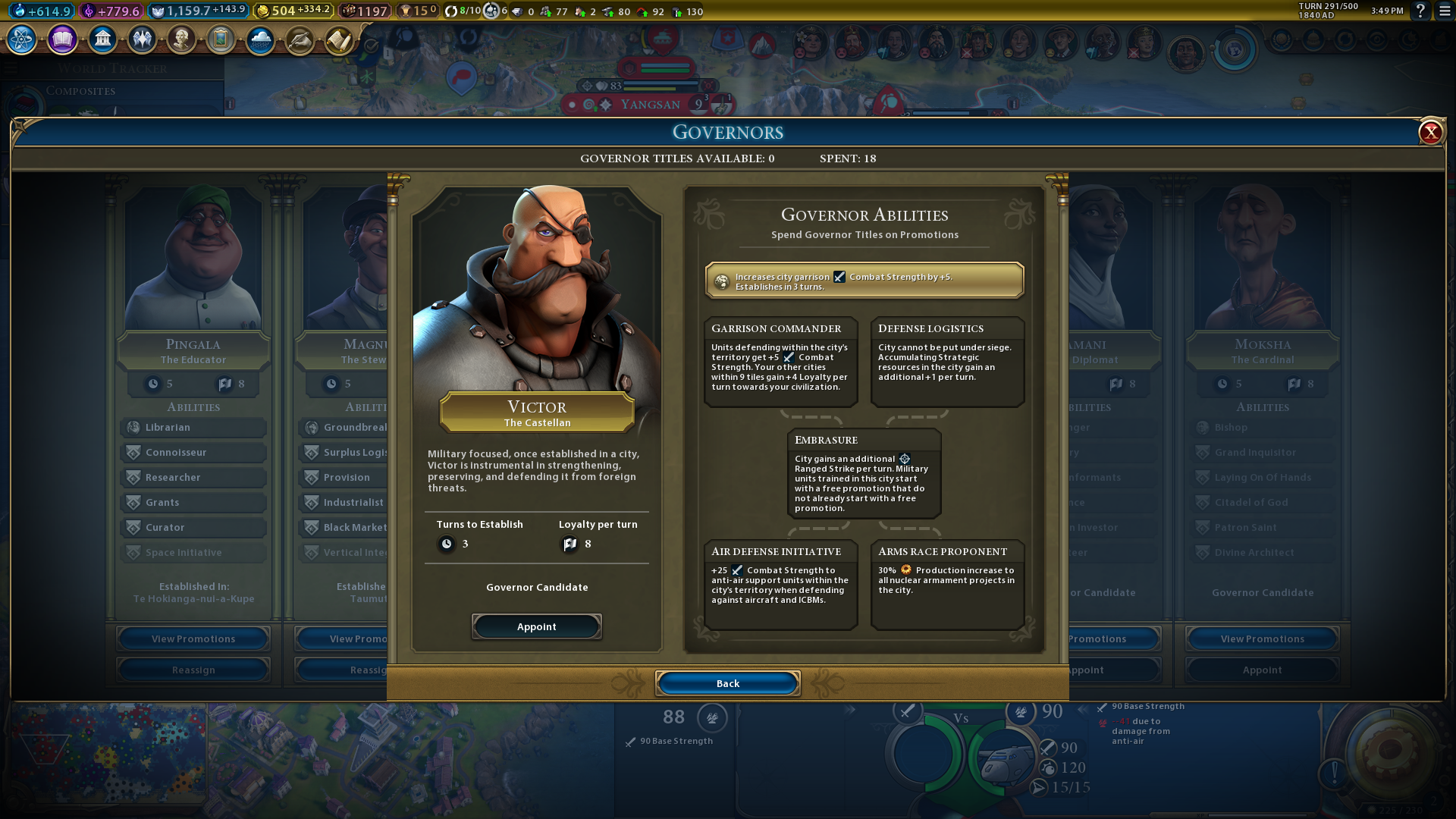
Task: Select Air Defense Initiative promotion
Action: click(x=780, y=584)
